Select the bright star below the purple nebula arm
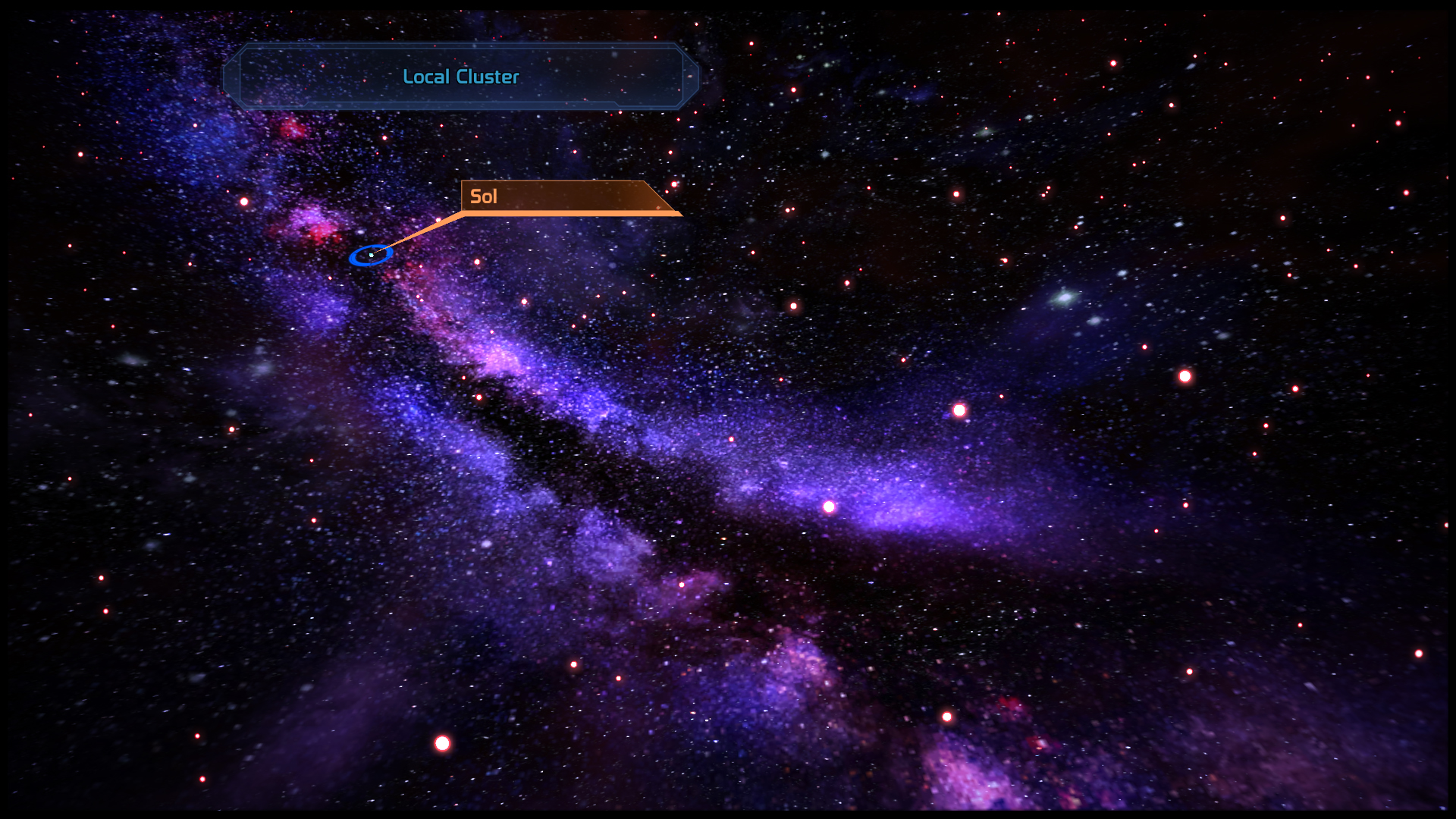Screen dimensions: 1456x819 pos(829,507)
